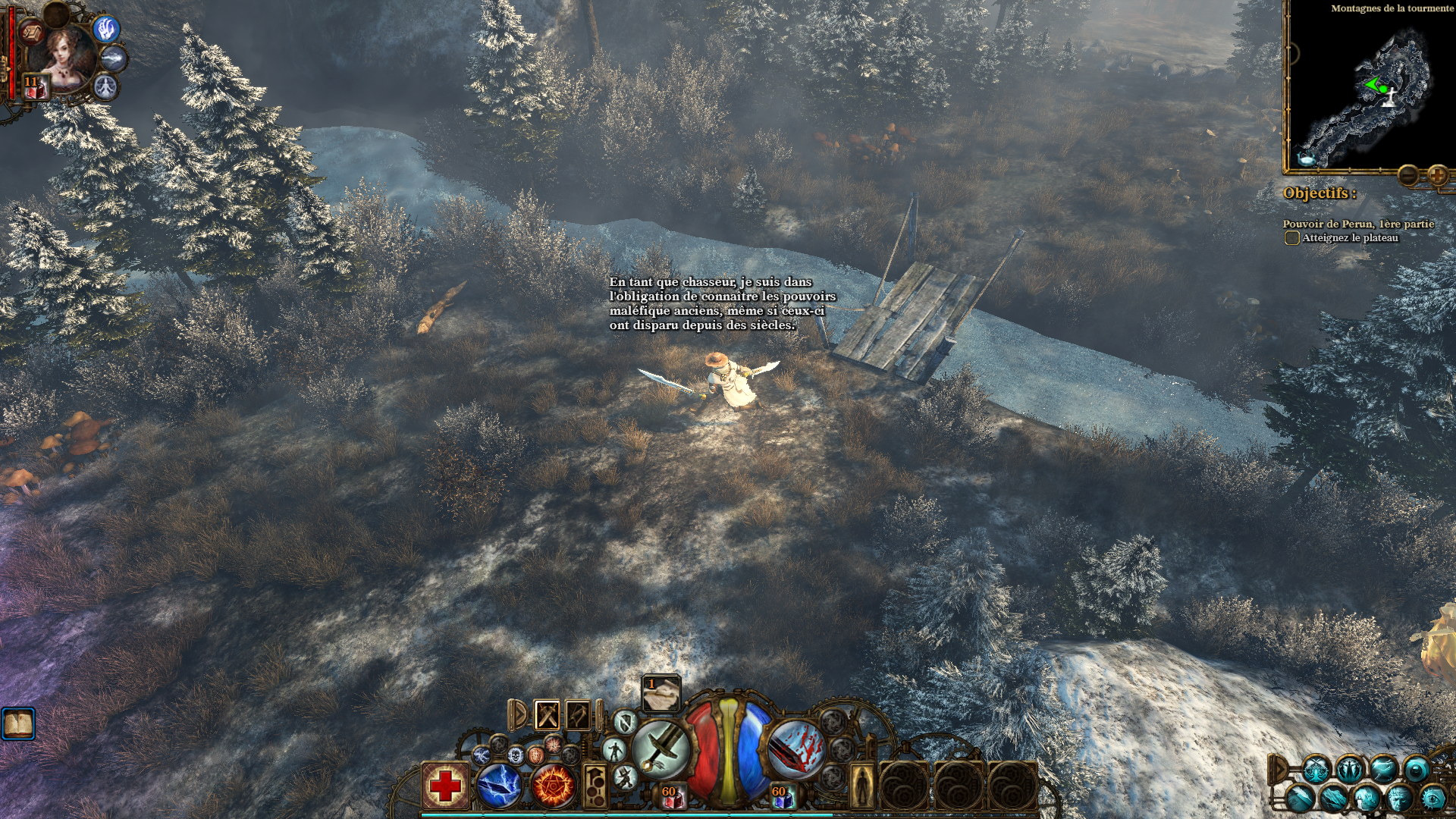Toggle the 'Atteignez le plateau' objective checkbox

point(1291,238)
